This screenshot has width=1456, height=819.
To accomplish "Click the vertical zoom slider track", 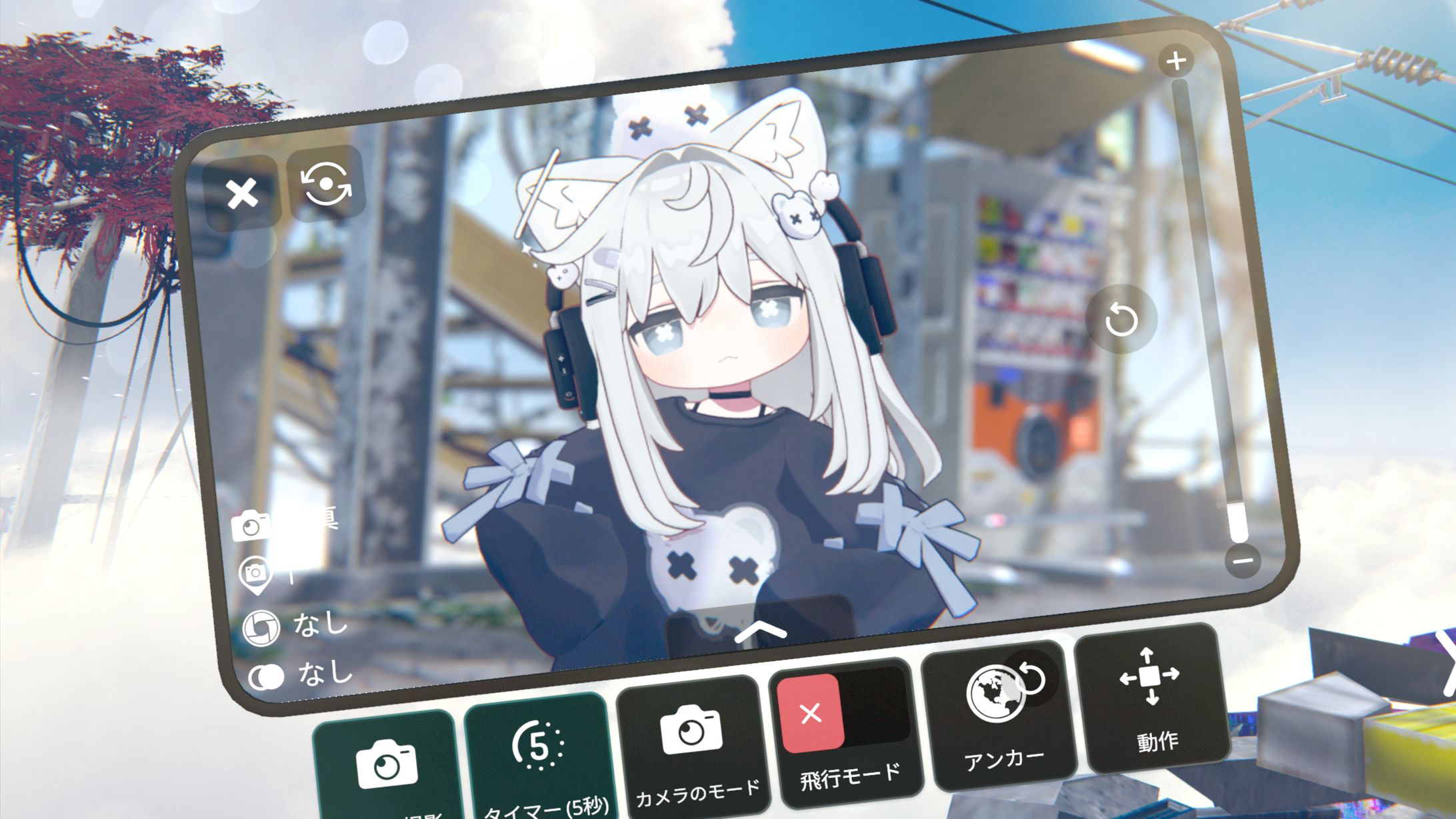I will click(x=1205, y=300).
